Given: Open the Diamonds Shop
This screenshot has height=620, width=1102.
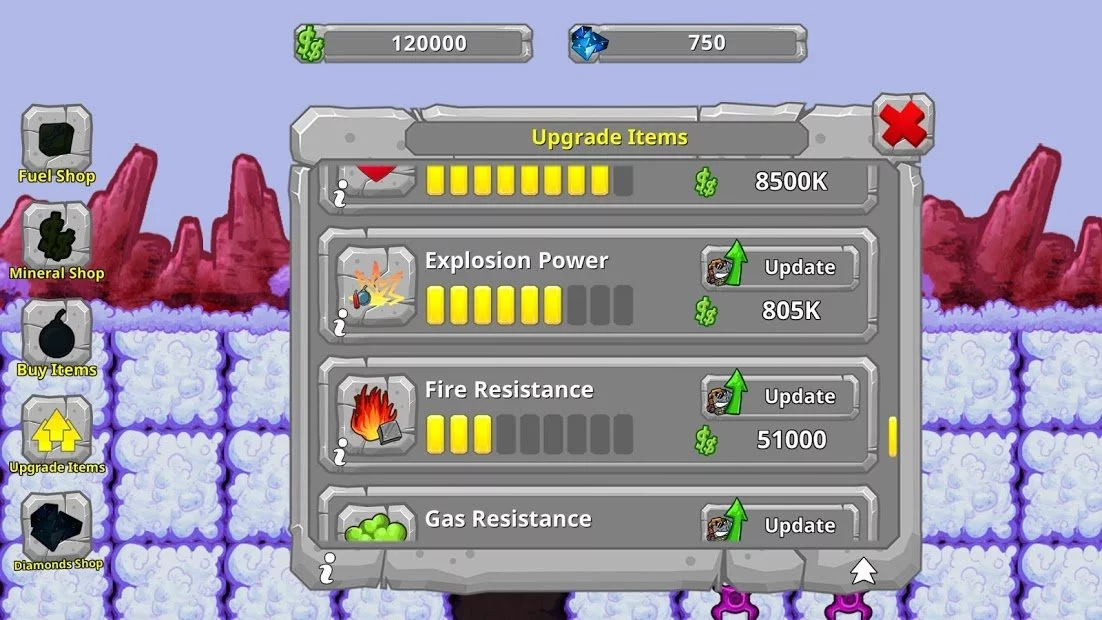Looking at the screenshot, I should pos(57,527).
